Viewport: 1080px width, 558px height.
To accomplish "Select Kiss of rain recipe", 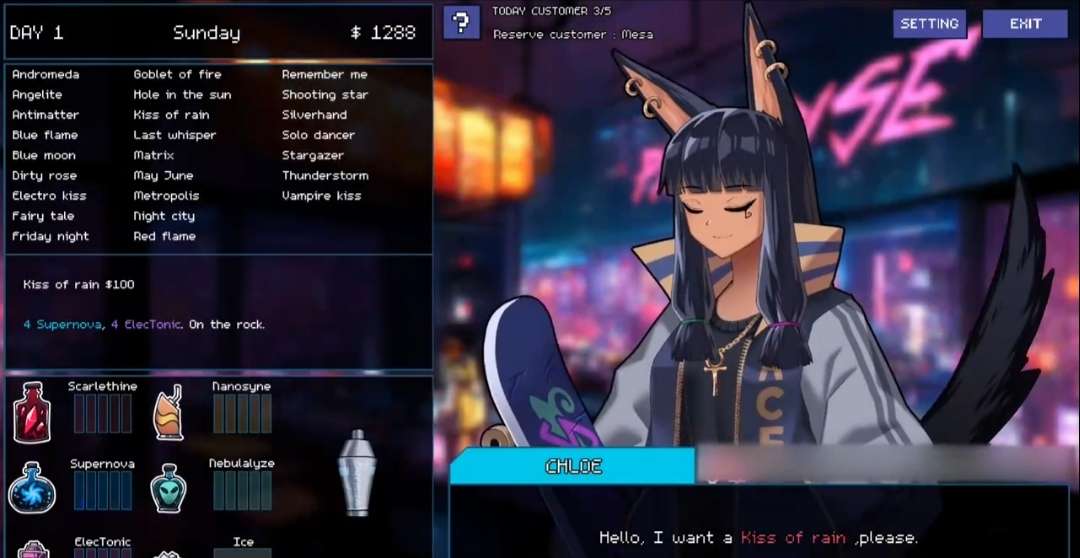I will click(171, 115).
